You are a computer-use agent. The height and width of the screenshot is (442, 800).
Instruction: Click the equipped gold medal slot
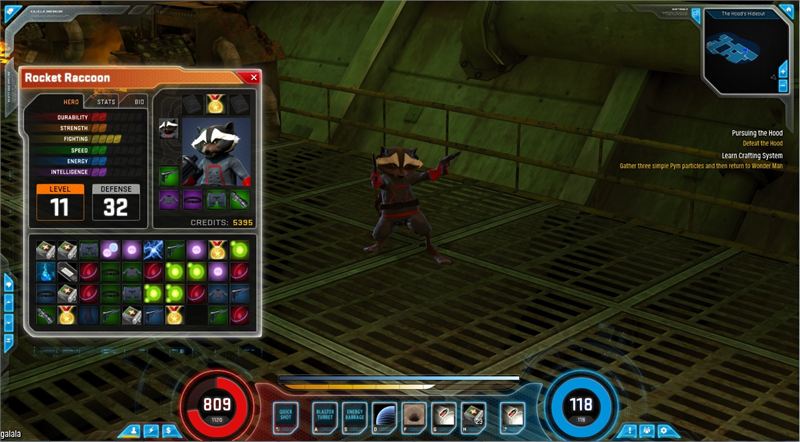coord(215,103)
